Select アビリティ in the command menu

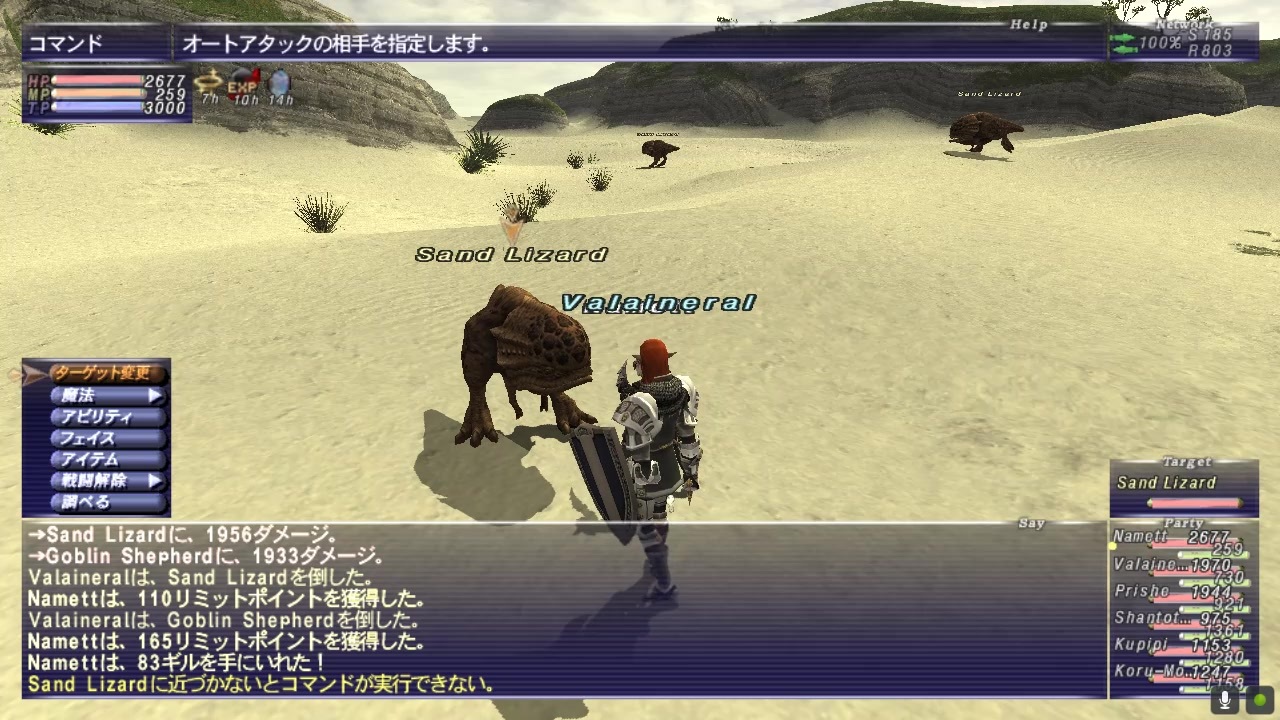97,417
